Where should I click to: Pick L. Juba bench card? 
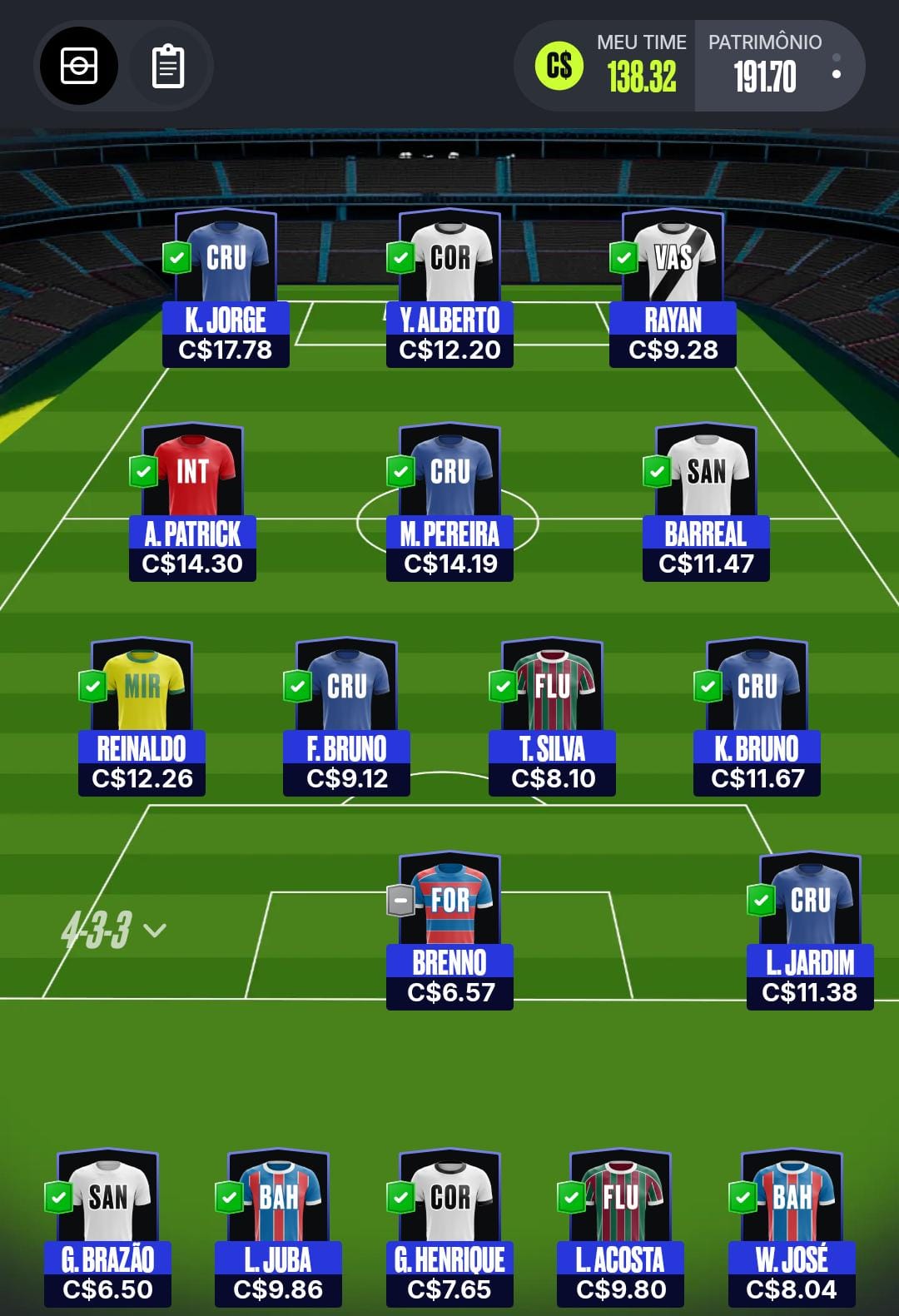(x=278, y=1228)
